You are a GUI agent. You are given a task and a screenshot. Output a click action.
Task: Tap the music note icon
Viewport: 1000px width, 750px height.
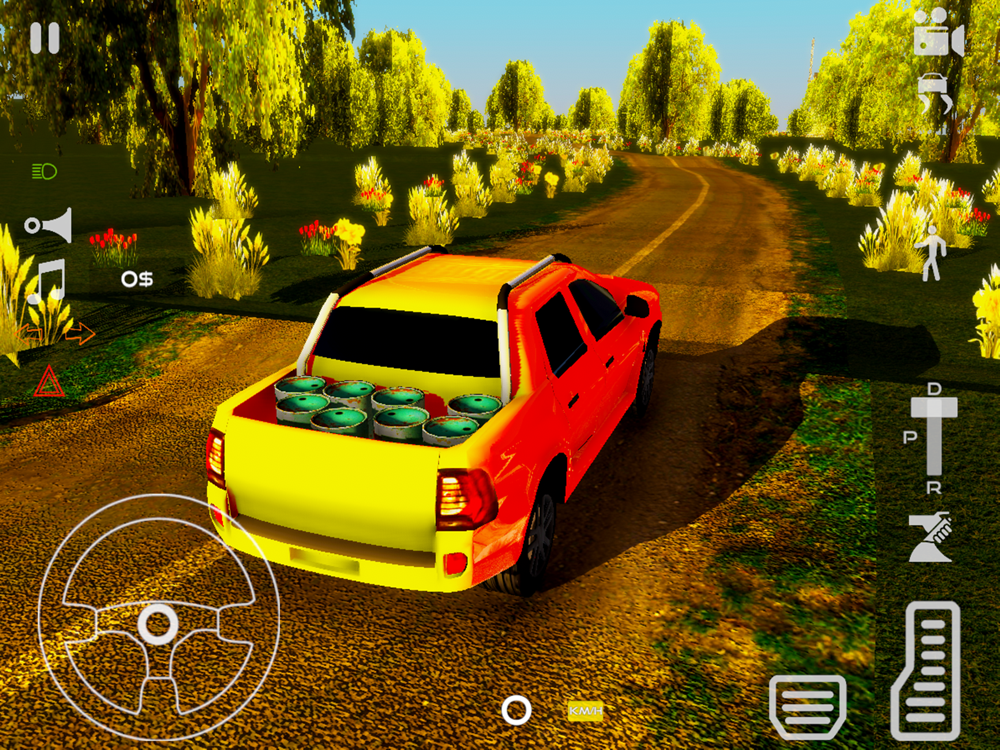pyautogui.click(x=46, y=280)
